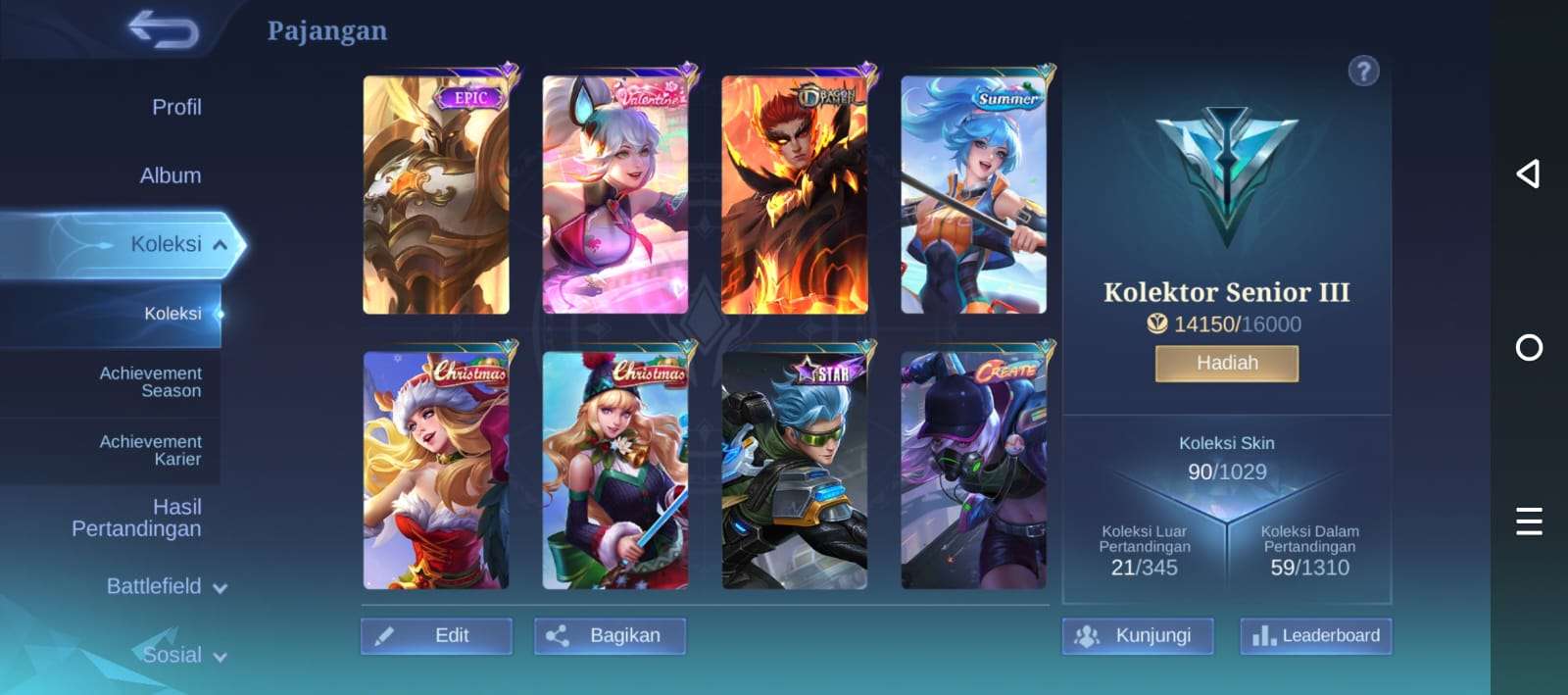Expand the Sosial section
1568x695 pixels.
point(184,655)
